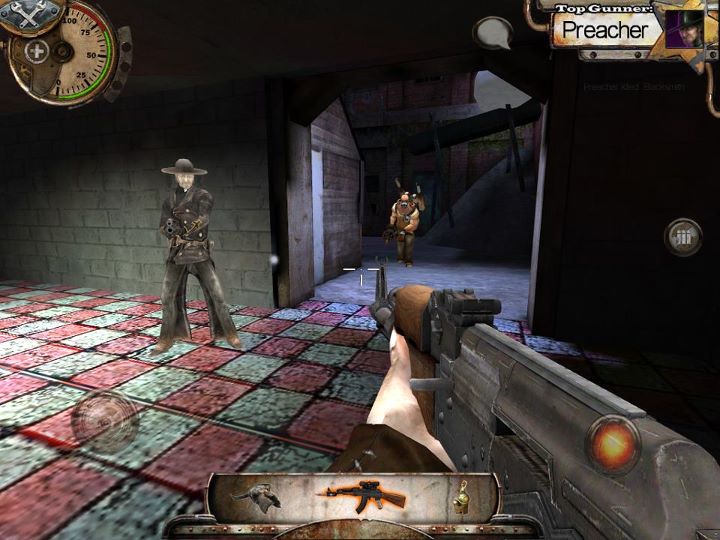Open the chat speech bubble
The height and width of the screenshot is (540, 720).
pos(492,34)
